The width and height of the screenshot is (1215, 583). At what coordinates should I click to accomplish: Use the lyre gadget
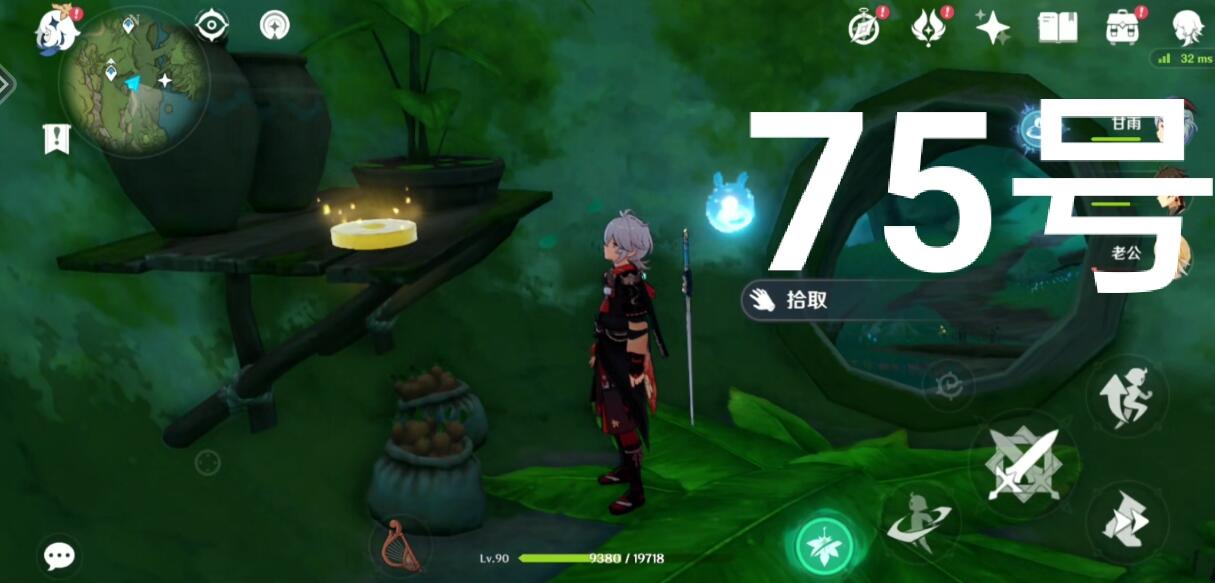tap(400, 546)
